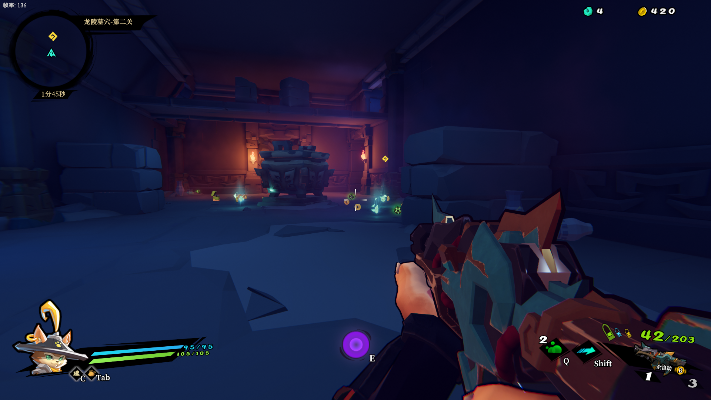The image size is (711, 400).
Task: Open the bag icon beside the Tab label
Action: (90, 375)
